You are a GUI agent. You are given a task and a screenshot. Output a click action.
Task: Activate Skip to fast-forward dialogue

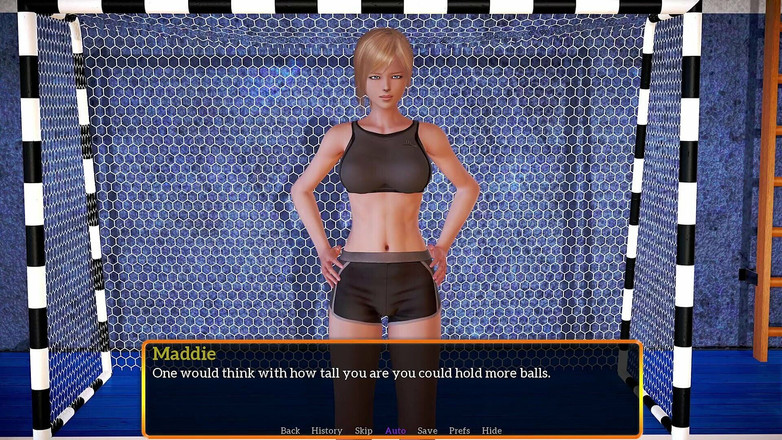(363, 431)
